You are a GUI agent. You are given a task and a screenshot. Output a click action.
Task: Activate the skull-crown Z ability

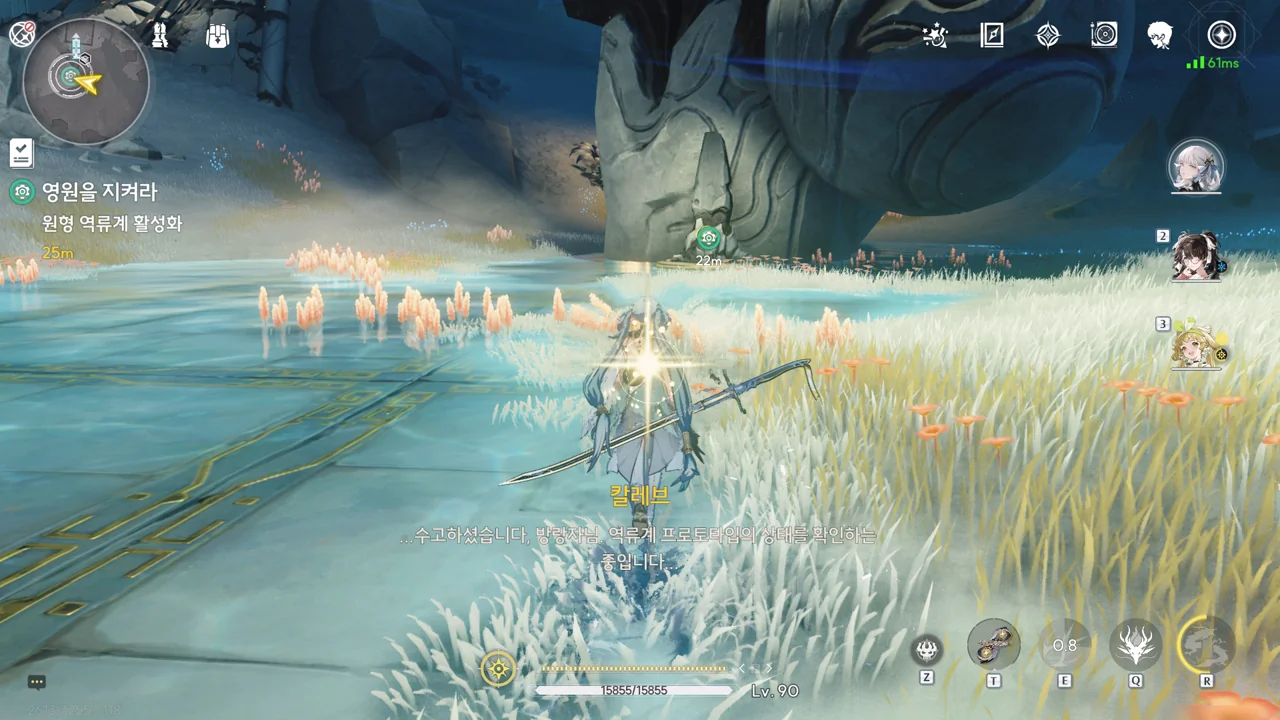[x=927, y=651]
